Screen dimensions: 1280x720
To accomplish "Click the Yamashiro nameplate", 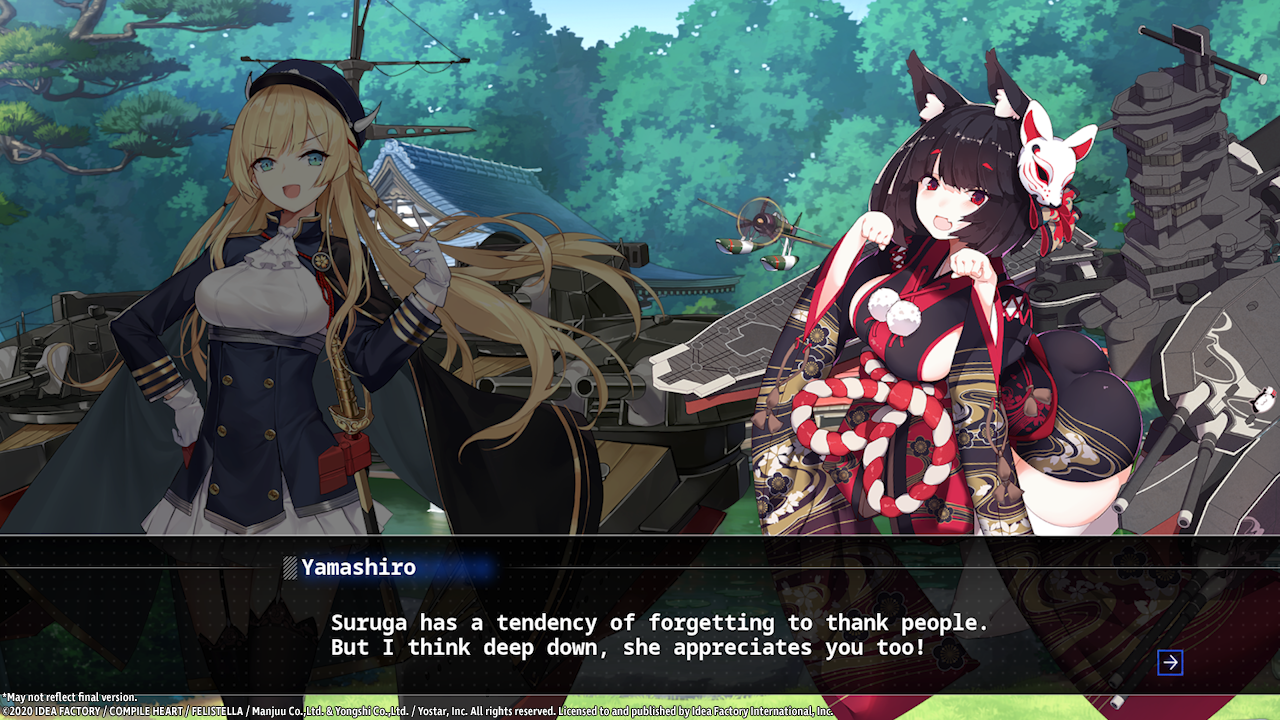I will click(358, 567).
